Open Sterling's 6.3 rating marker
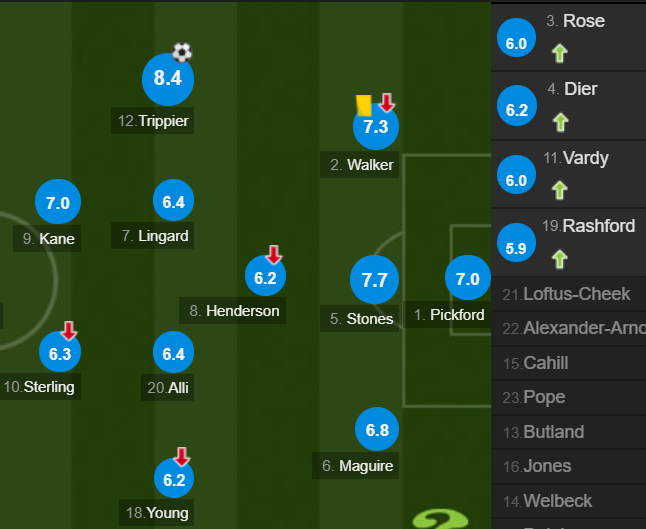 58,353
